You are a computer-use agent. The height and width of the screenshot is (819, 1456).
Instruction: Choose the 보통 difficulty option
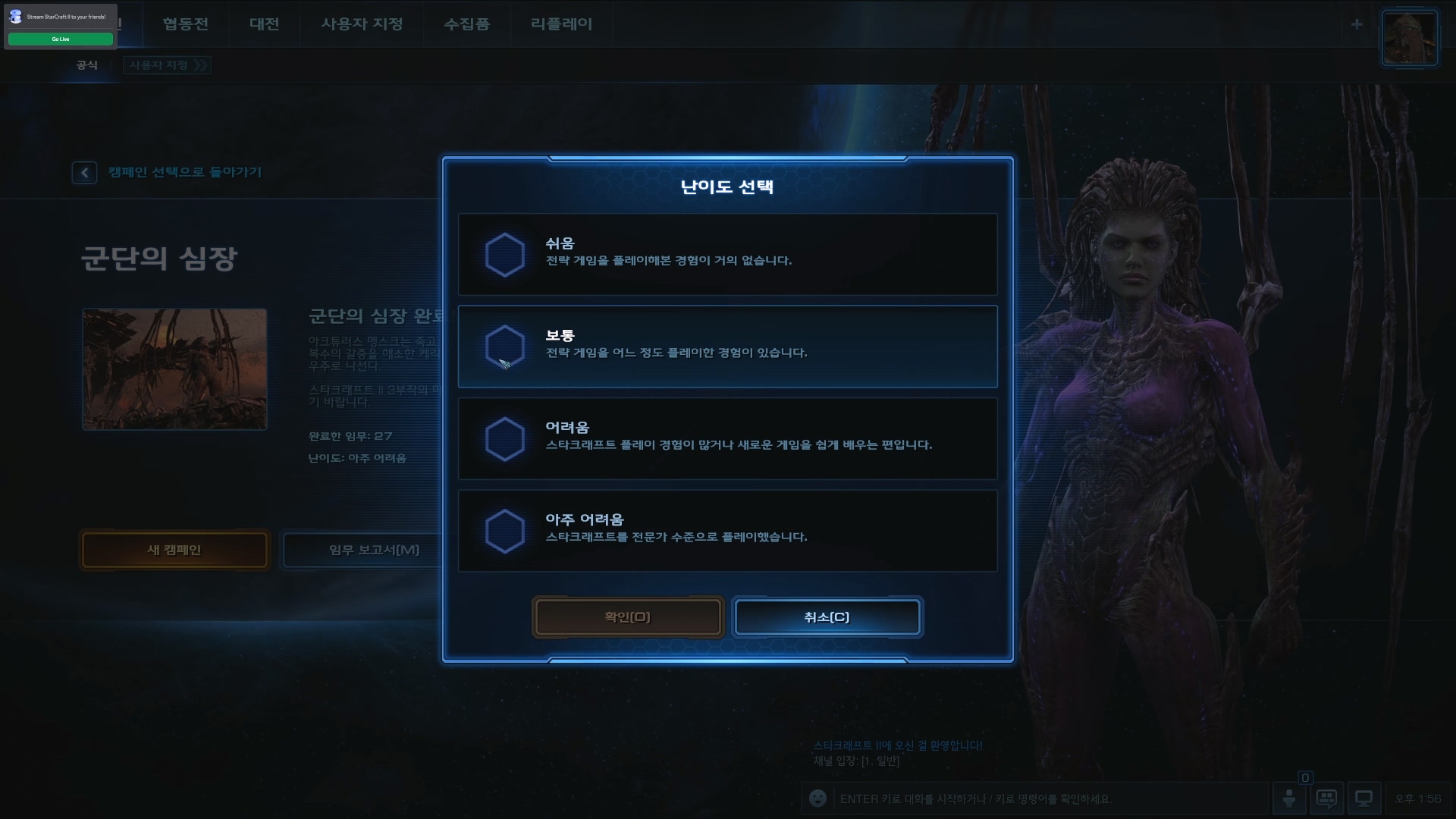tap(726, 347)
